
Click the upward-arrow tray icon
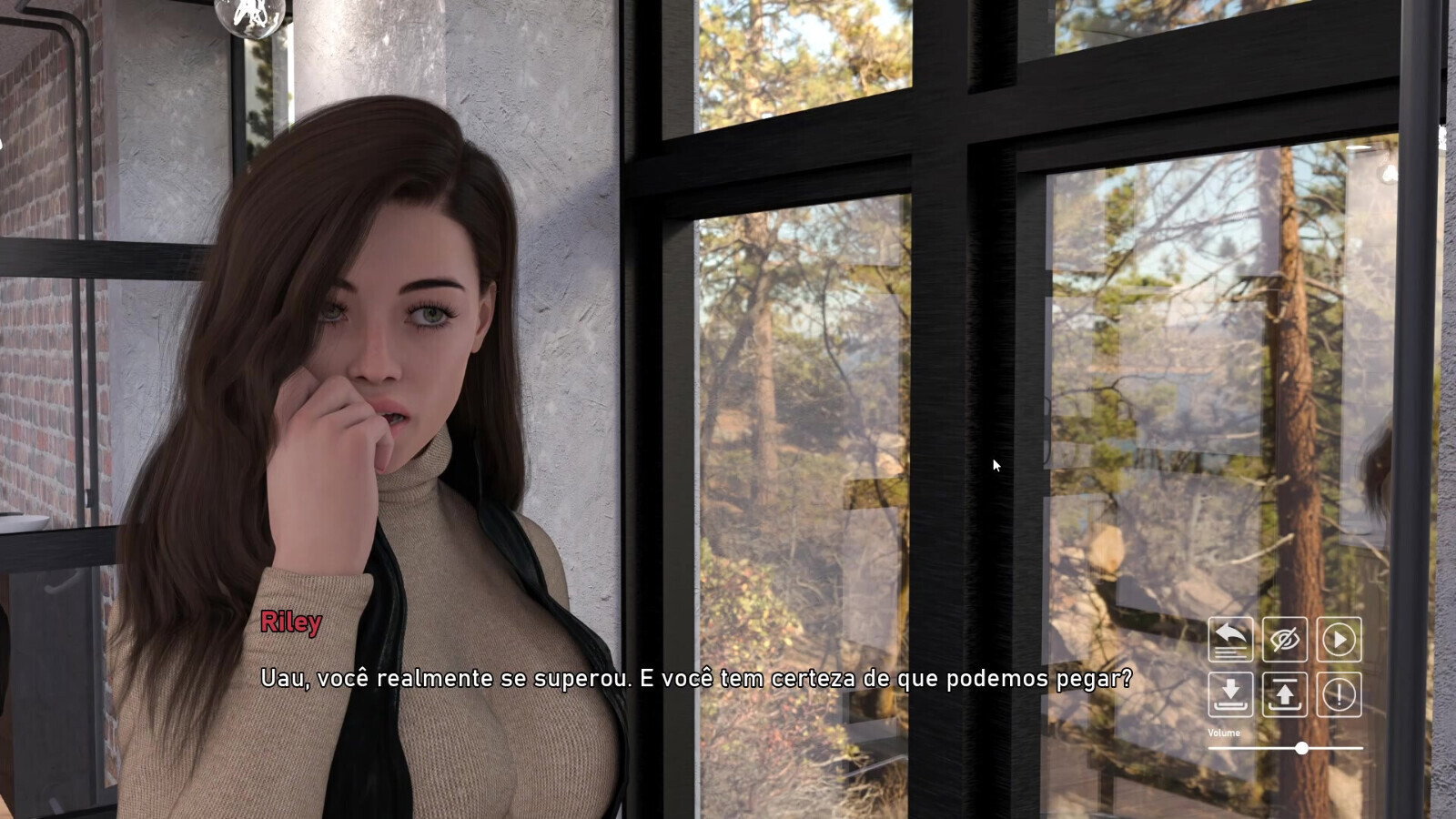pyautogui.click(x=1285, y=694)
